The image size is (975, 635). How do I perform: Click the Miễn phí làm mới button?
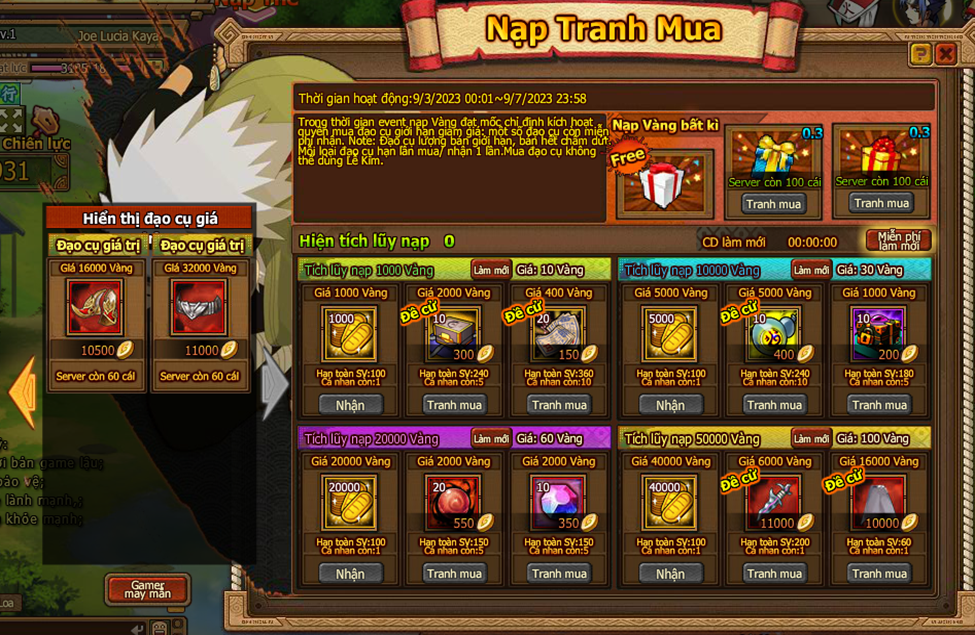pyautogui.click(x=898, y=241)
